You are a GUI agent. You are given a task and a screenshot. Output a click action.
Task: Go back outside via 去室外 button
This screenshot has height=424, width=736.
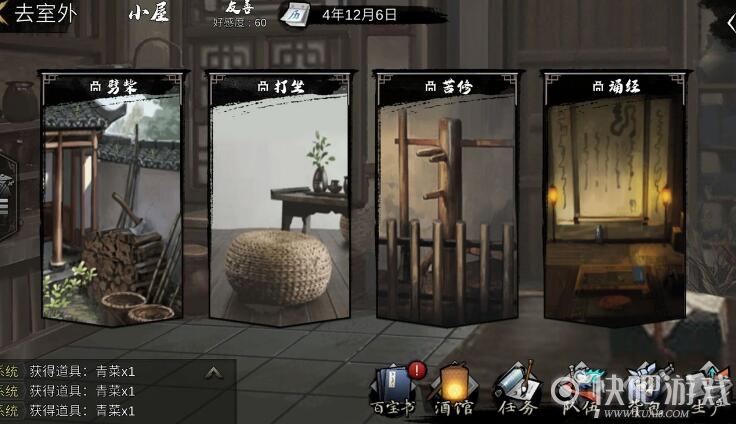coord(40,14)
